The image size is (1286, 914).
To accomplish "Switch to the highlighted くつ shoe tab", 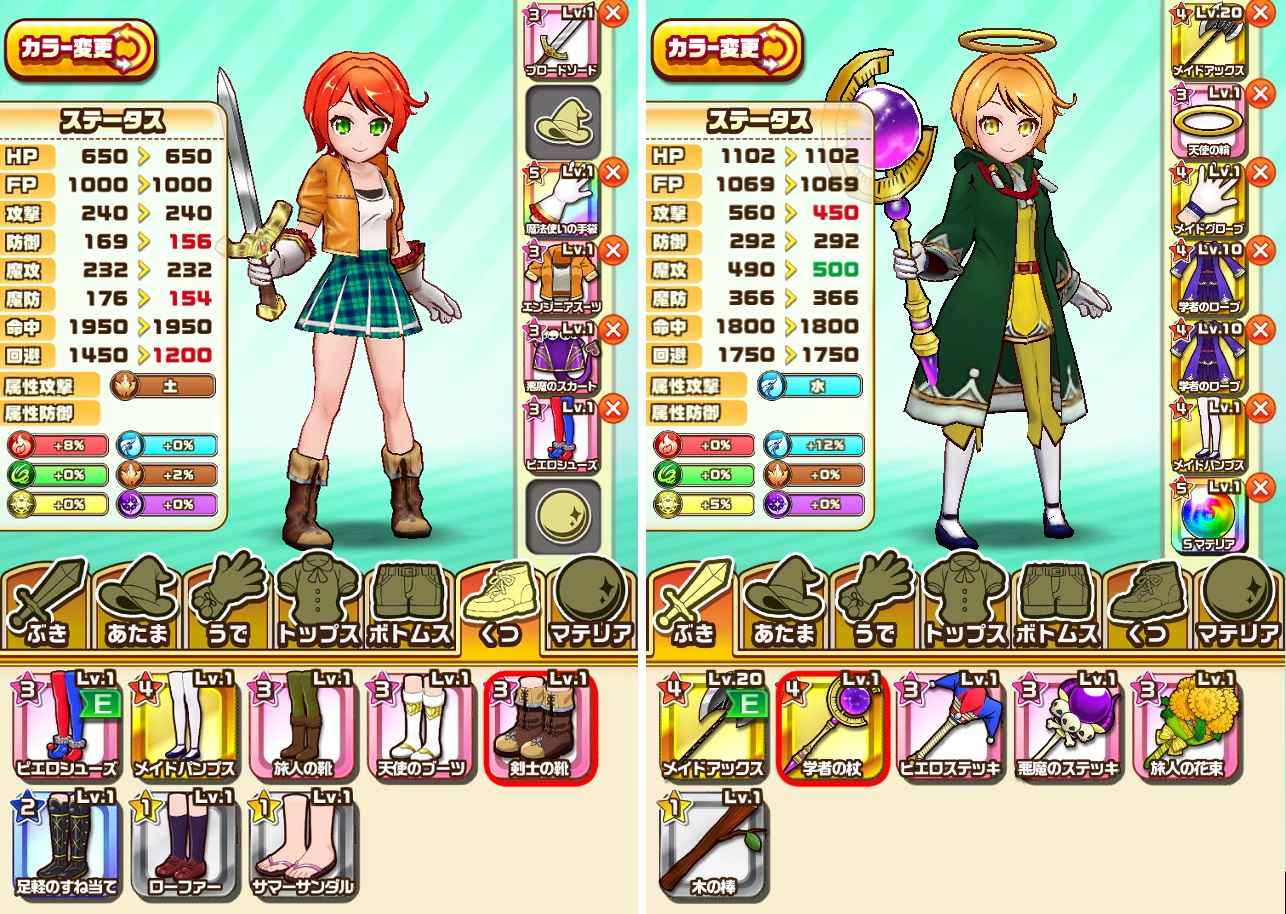I will [501, 606].
